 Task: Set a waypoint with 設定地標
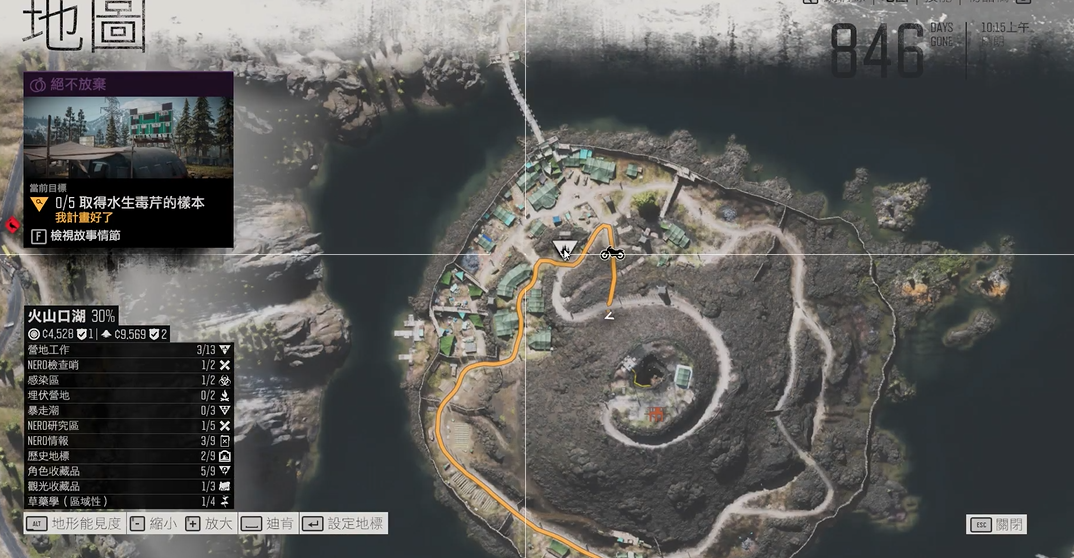click(x=343, y=524)
